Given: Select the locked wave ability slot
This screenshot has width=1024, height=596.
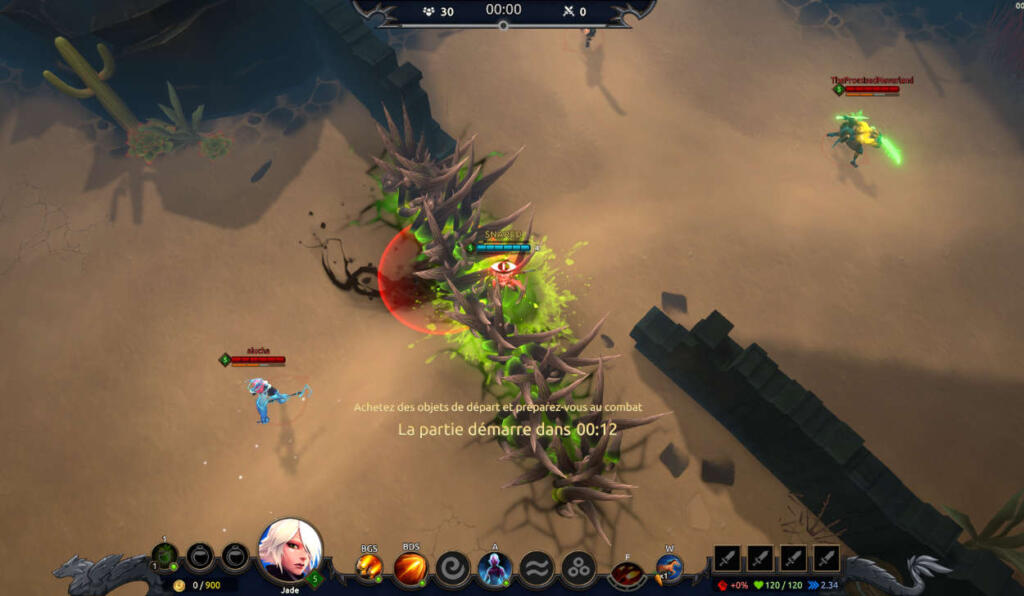Looking at the screenshot, I should tap(536, 568).
